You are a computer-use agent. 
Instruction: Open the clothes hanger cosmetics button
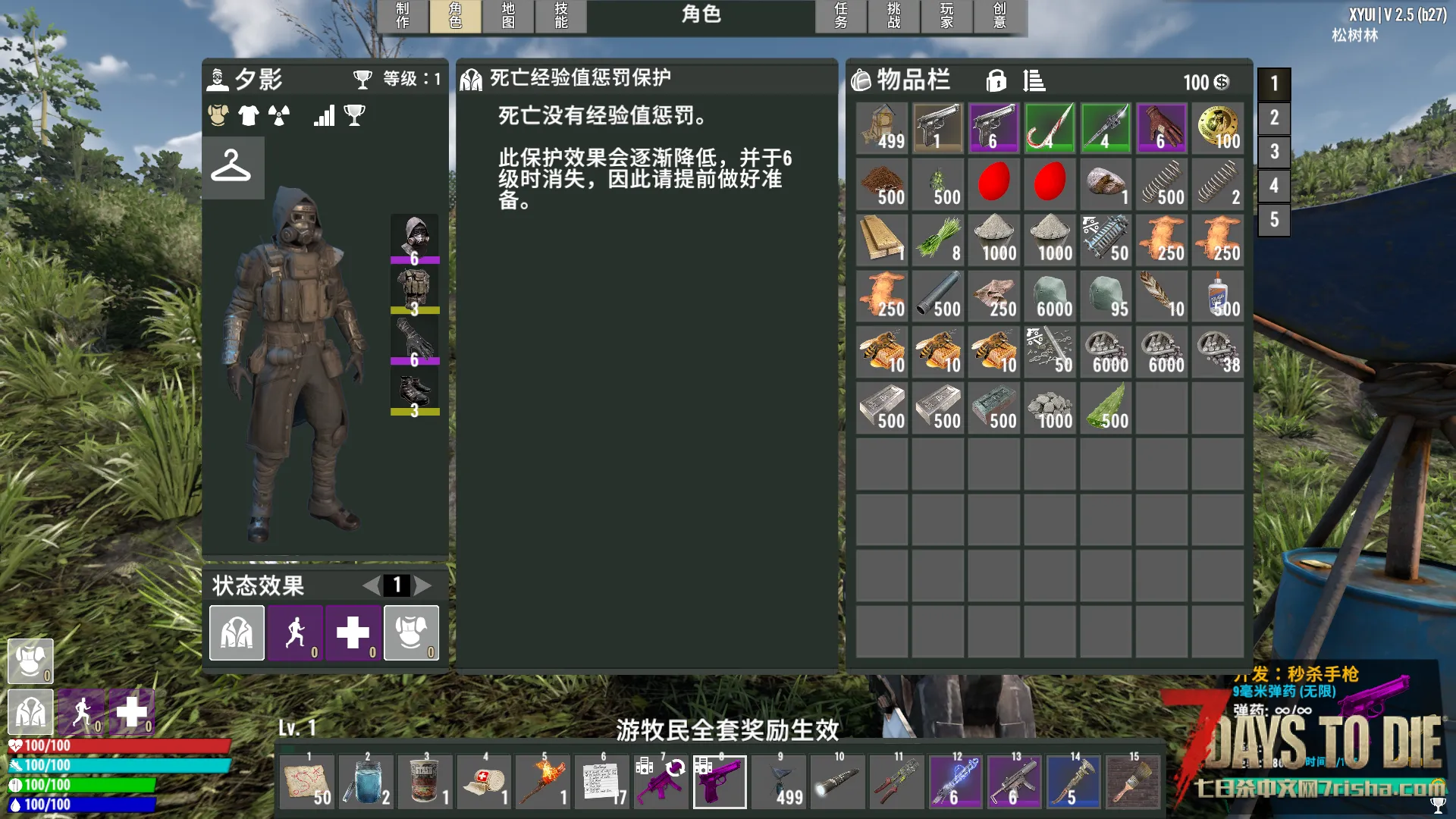(232, 167)
